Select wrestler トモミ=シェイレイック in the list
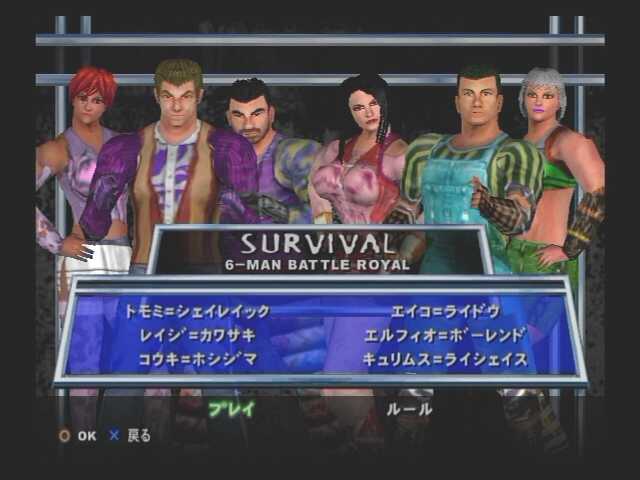Image resolution: width=640 pixels, height=480 pixels. click(197, 311)
